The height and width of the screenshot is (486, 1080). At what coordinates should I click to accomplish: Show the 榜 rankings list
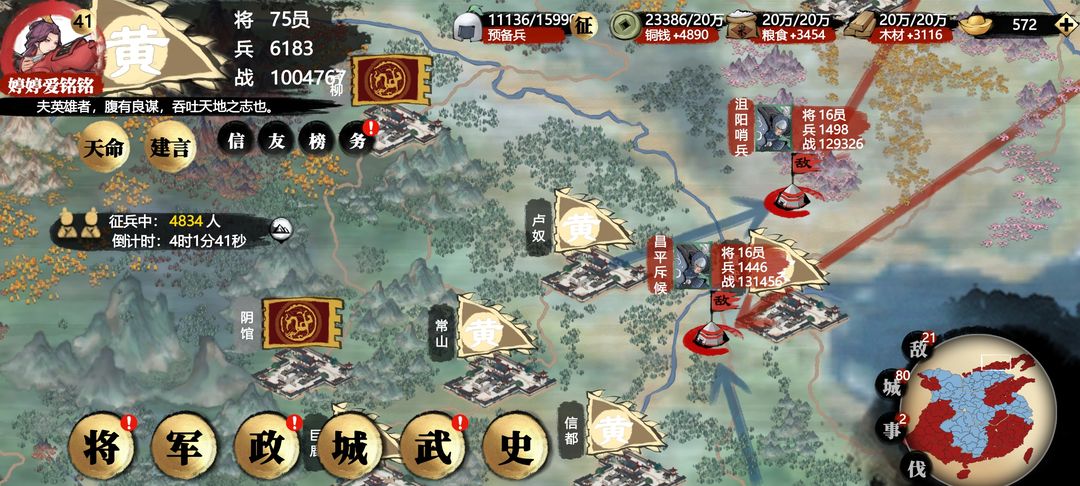(x=316, y=141)
